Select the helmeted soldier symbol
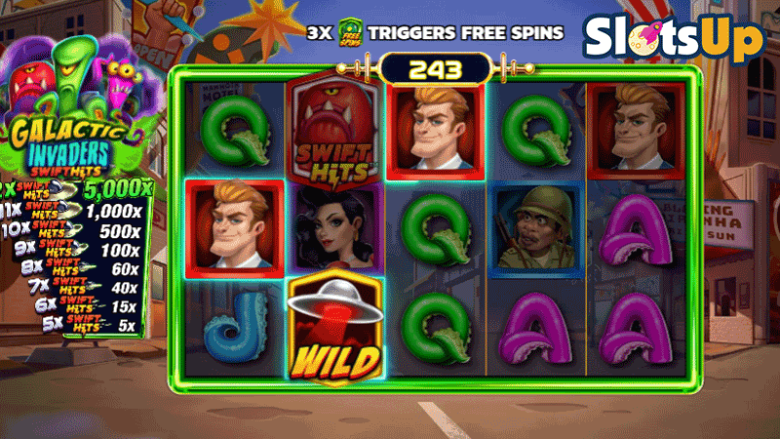 tap(536, 231)
